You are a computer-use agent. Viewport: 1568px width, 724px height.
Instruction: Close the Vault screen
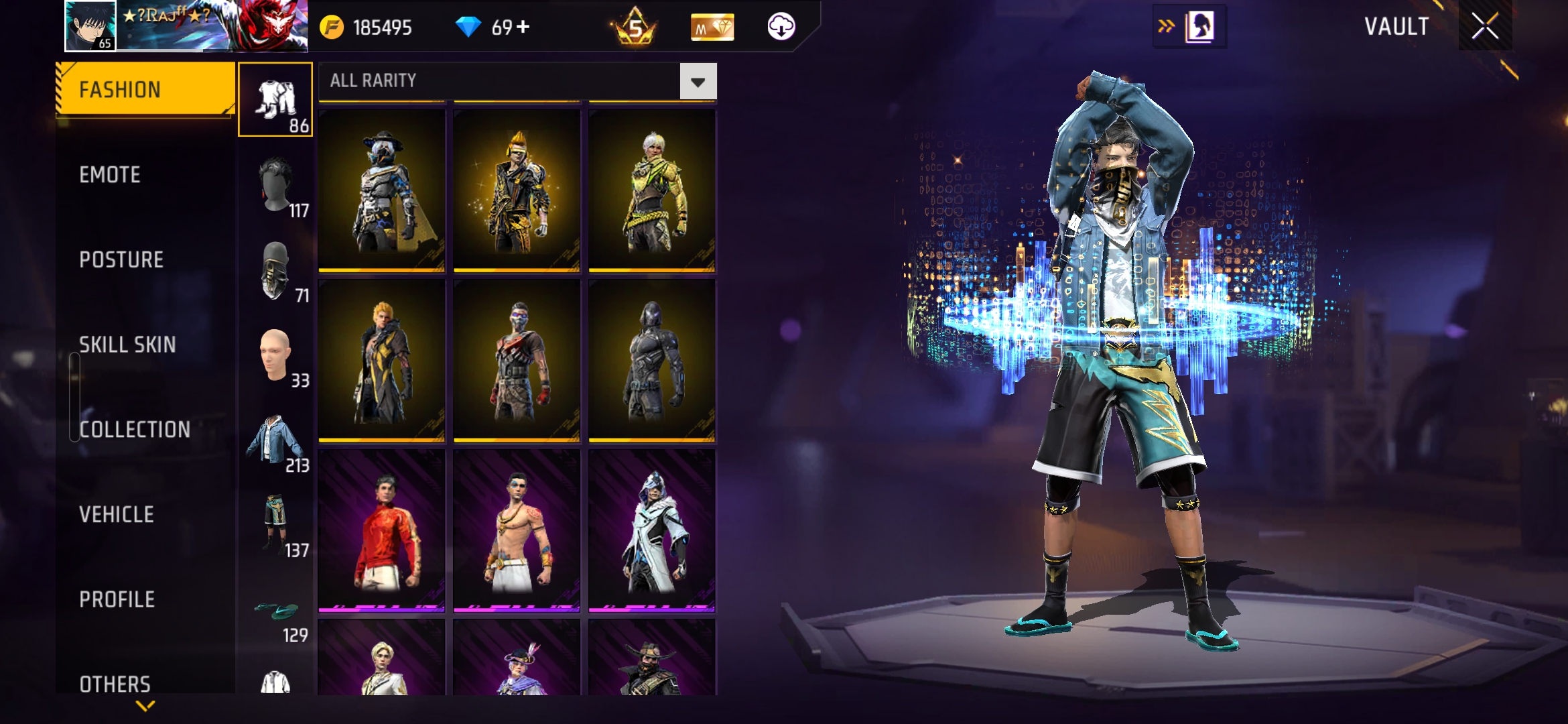[1485, 27]
